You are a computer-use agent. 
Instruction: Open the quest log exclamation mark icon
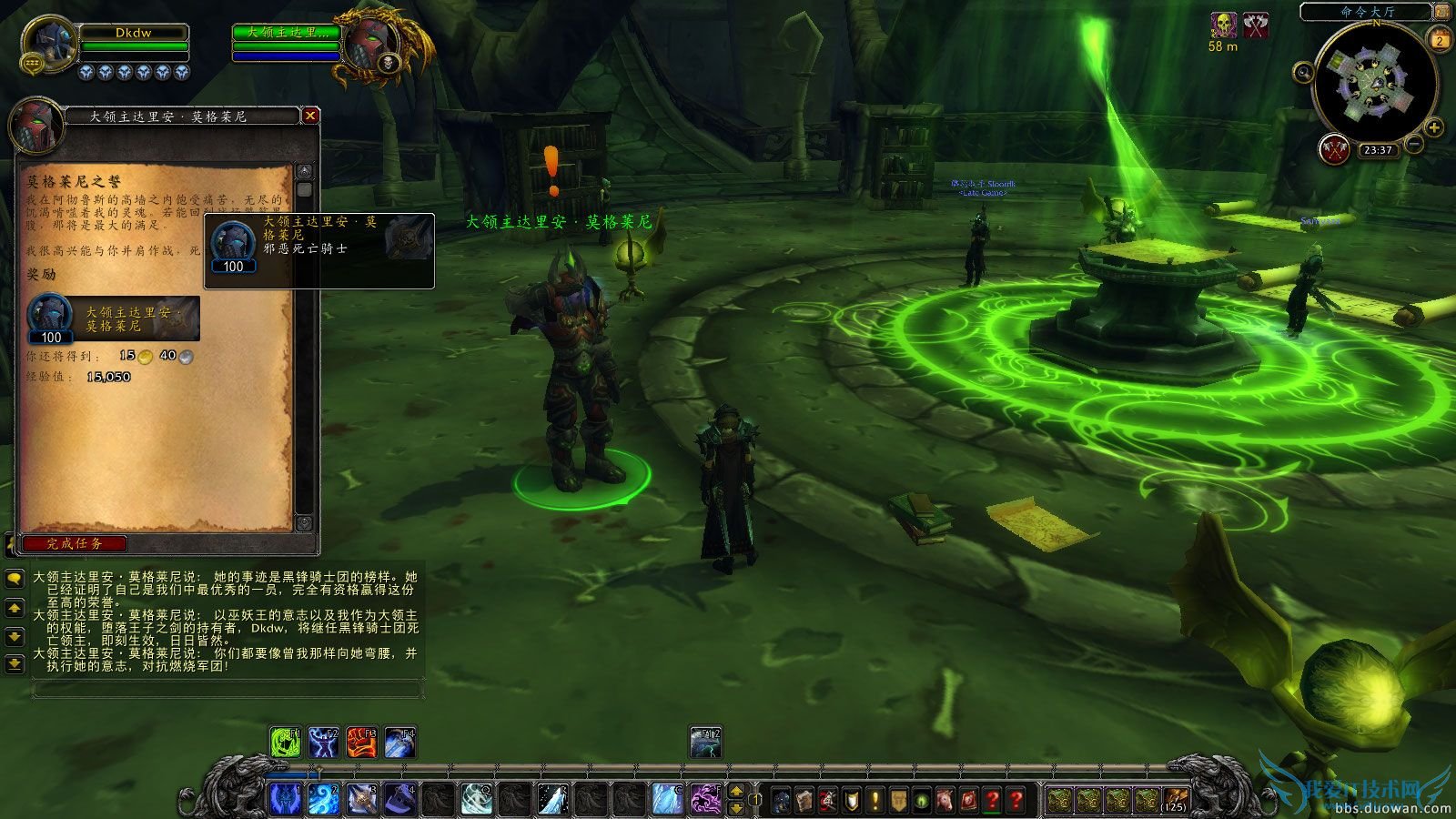pyautogui.click(x=875, y=799)
